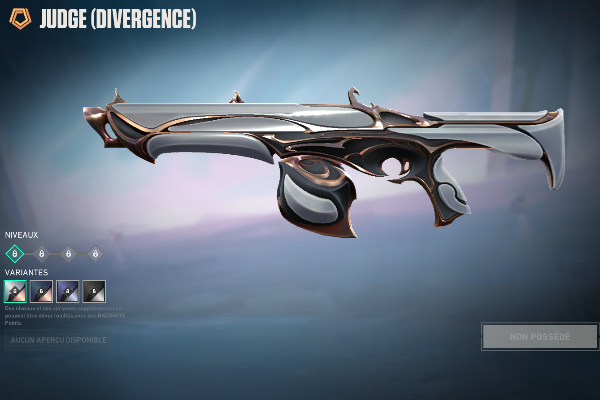Click the orange emblem beside the Judge title
The image size is (600, 400).
point(20,19)
